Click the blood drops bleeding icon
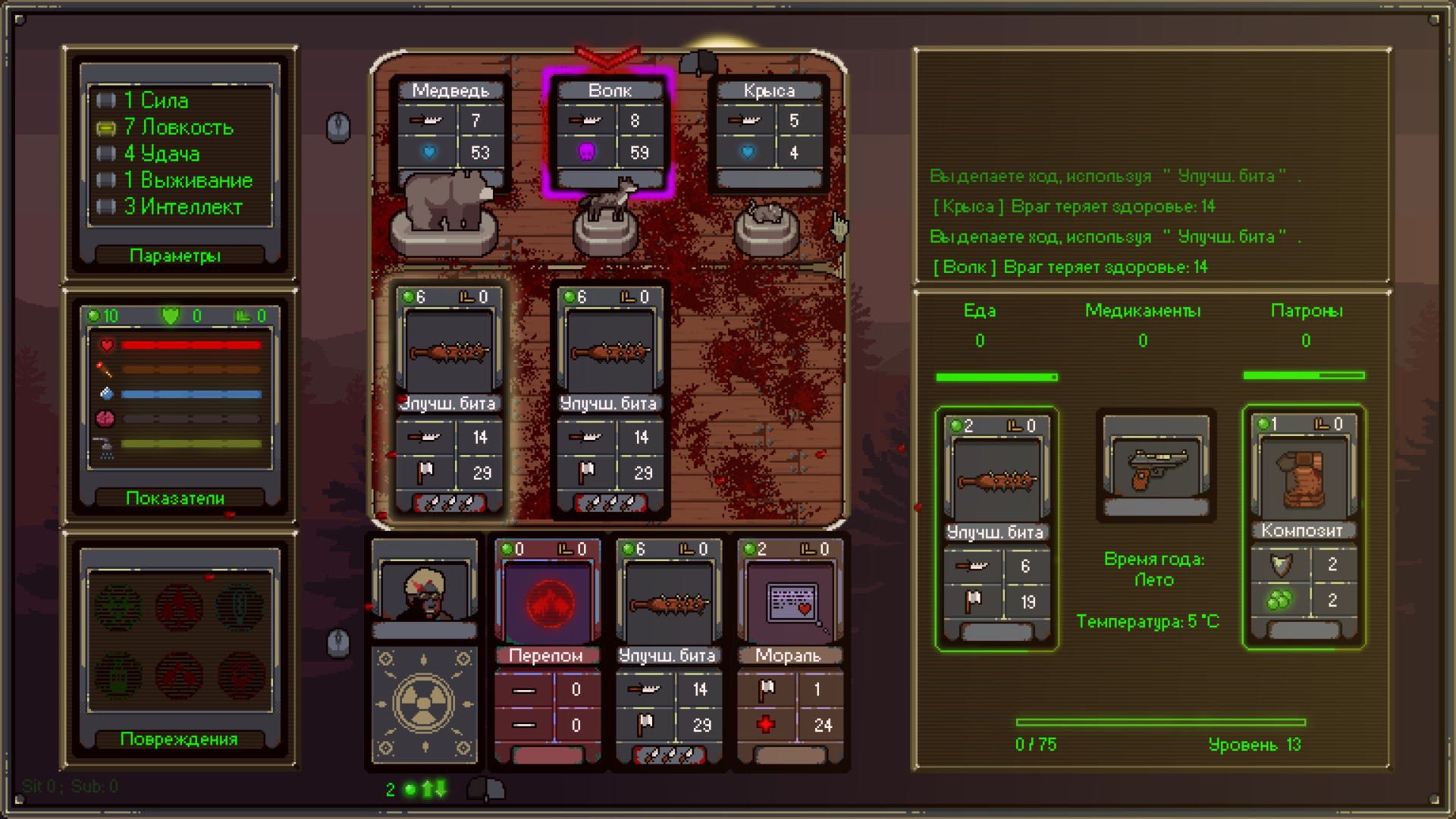The width and height of the screenshot is (1456, 819). (x=177, y=607)
